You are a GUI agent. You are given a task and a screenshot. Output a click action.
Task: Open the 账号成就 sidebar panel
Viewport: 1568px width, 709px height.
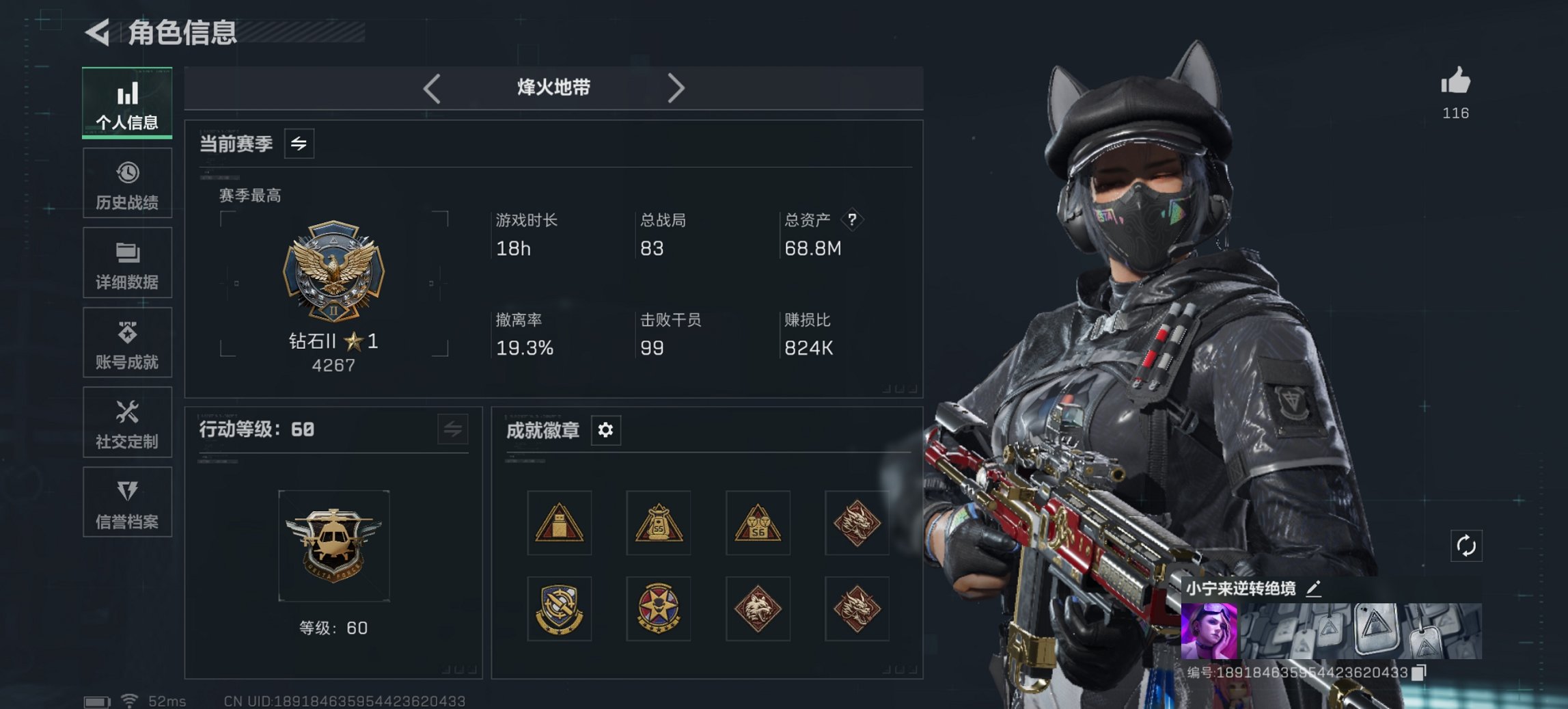127,343
